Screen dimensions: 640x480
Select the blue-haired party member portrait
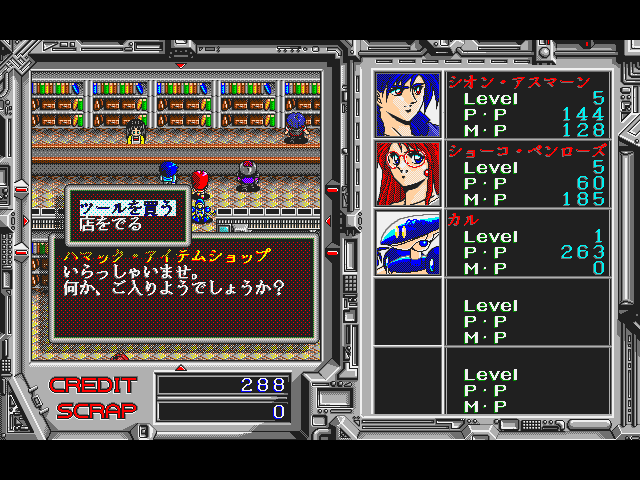coord(408,104)
